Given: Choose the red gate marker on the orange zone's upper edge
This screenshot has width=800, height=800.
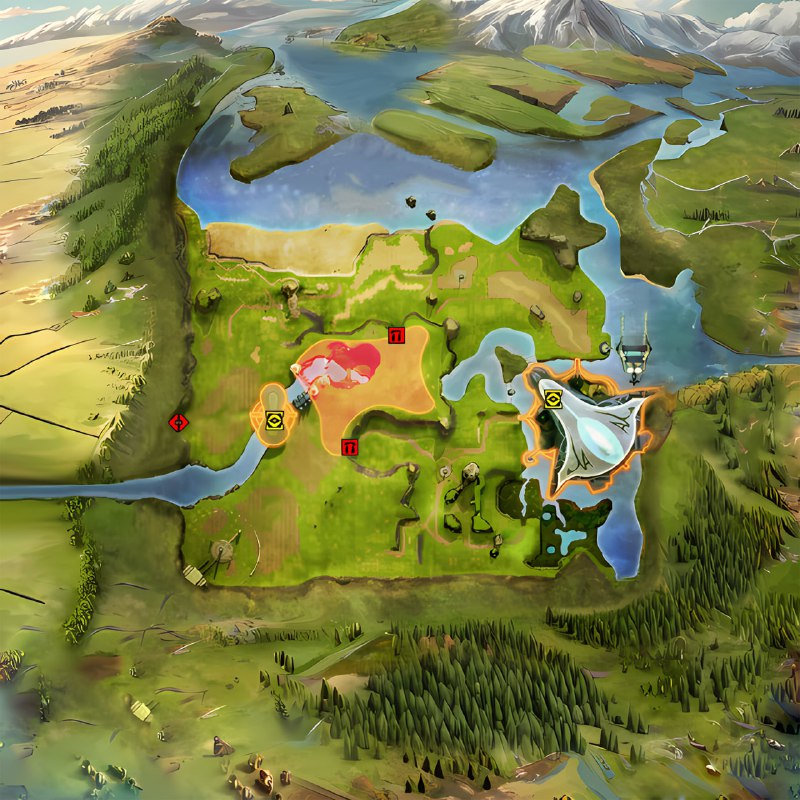Looking at the screenshot, I should (x=396, y=336).
